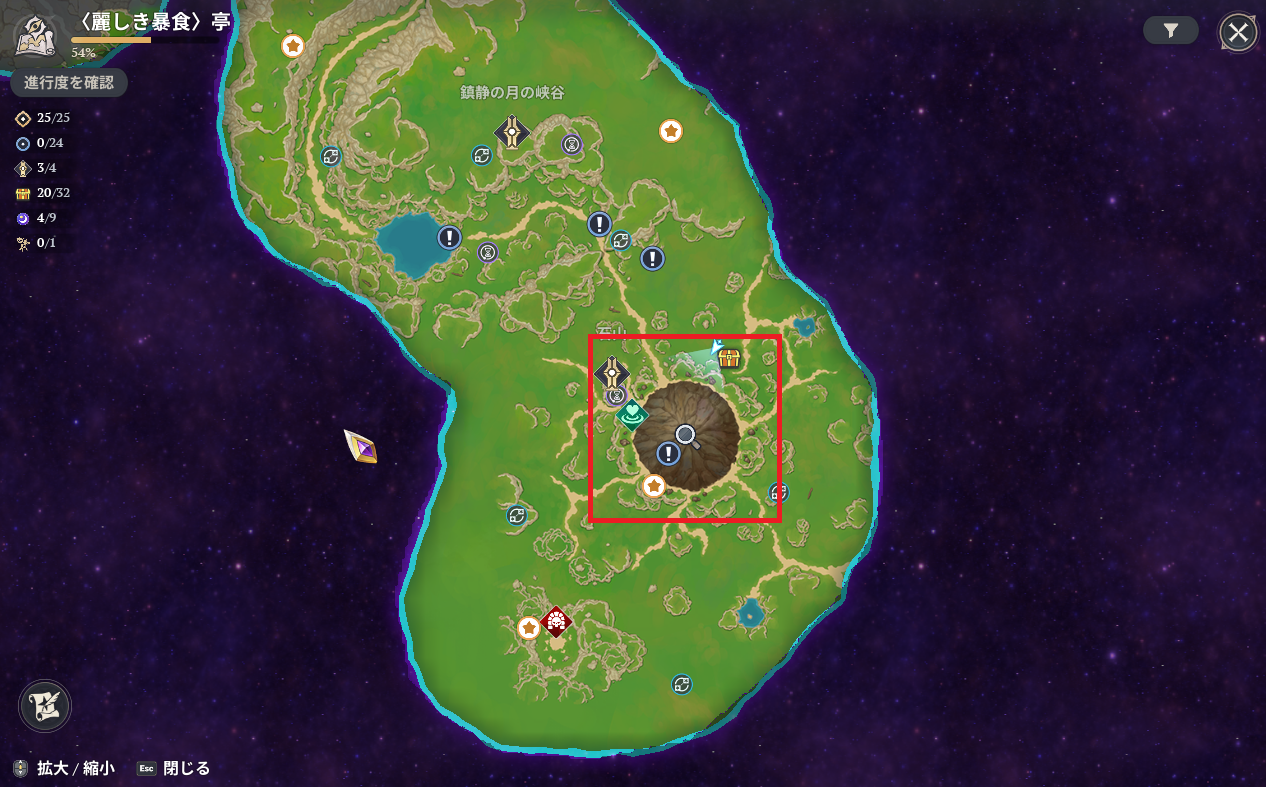
Task: Select the red skull boss marker
Action: [556, 621]
